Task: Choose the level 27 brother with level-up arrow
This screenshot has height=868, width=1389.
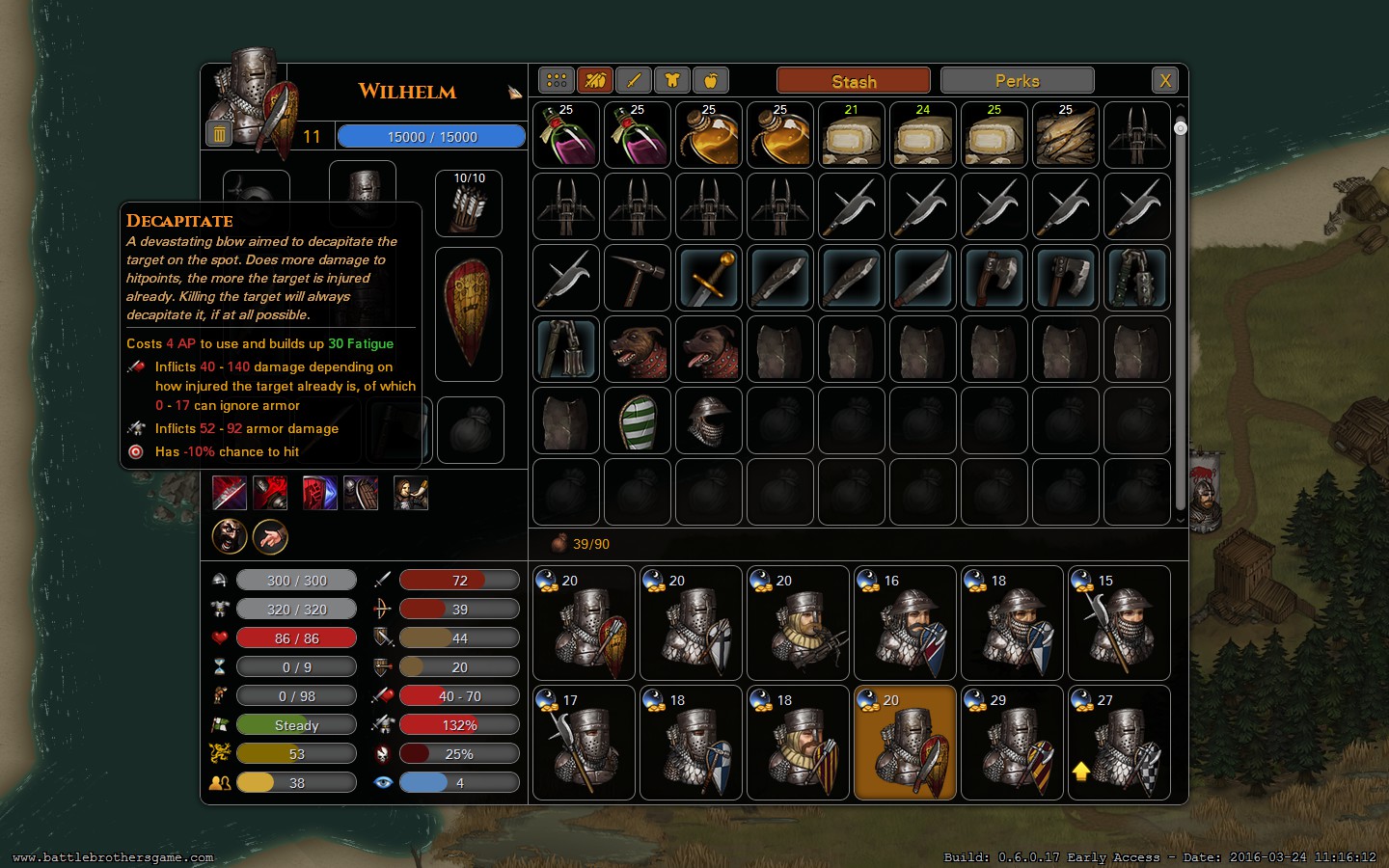Action: coord(1119,743)
